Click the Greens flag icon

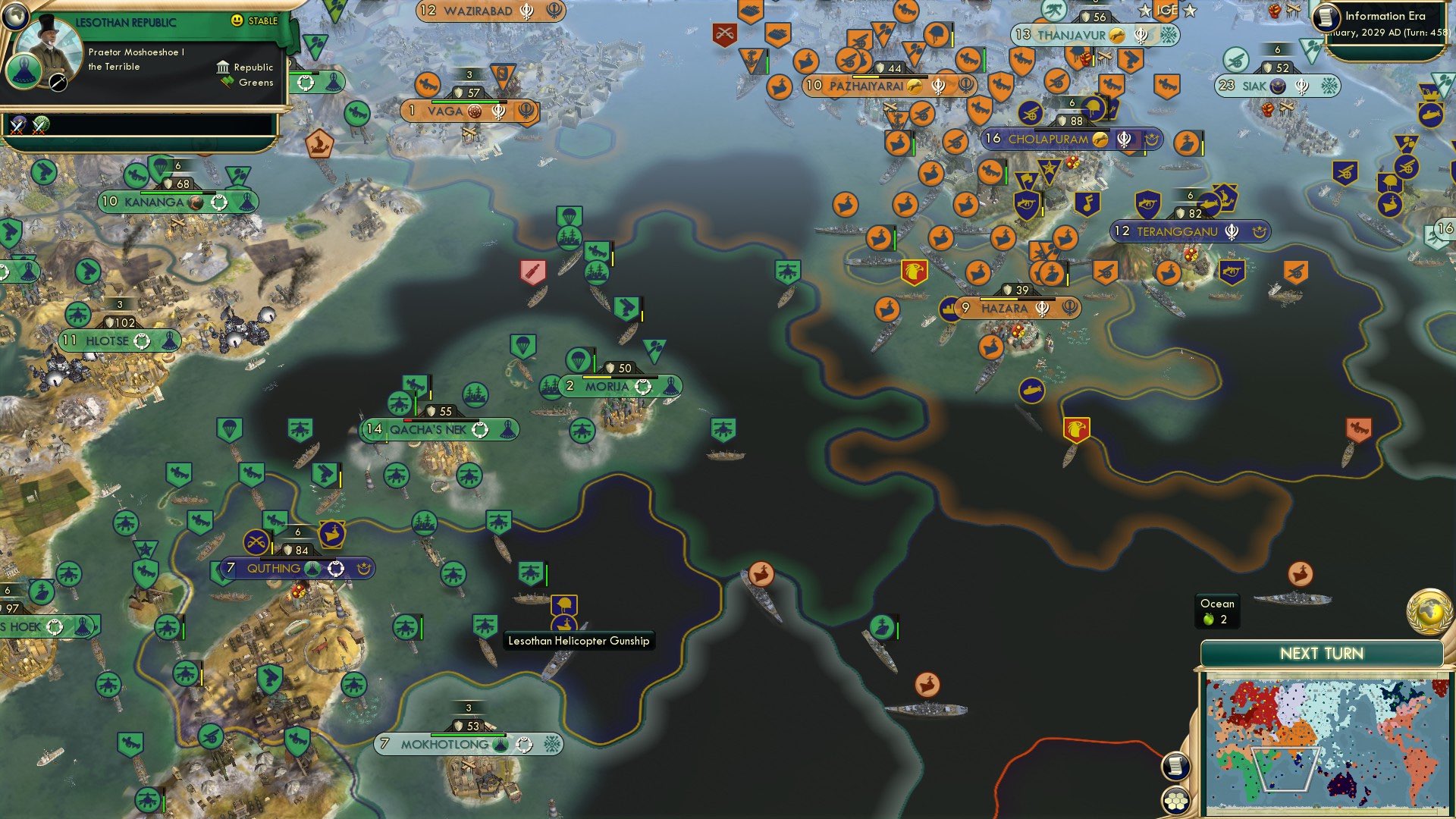click(x=225, y=83)
